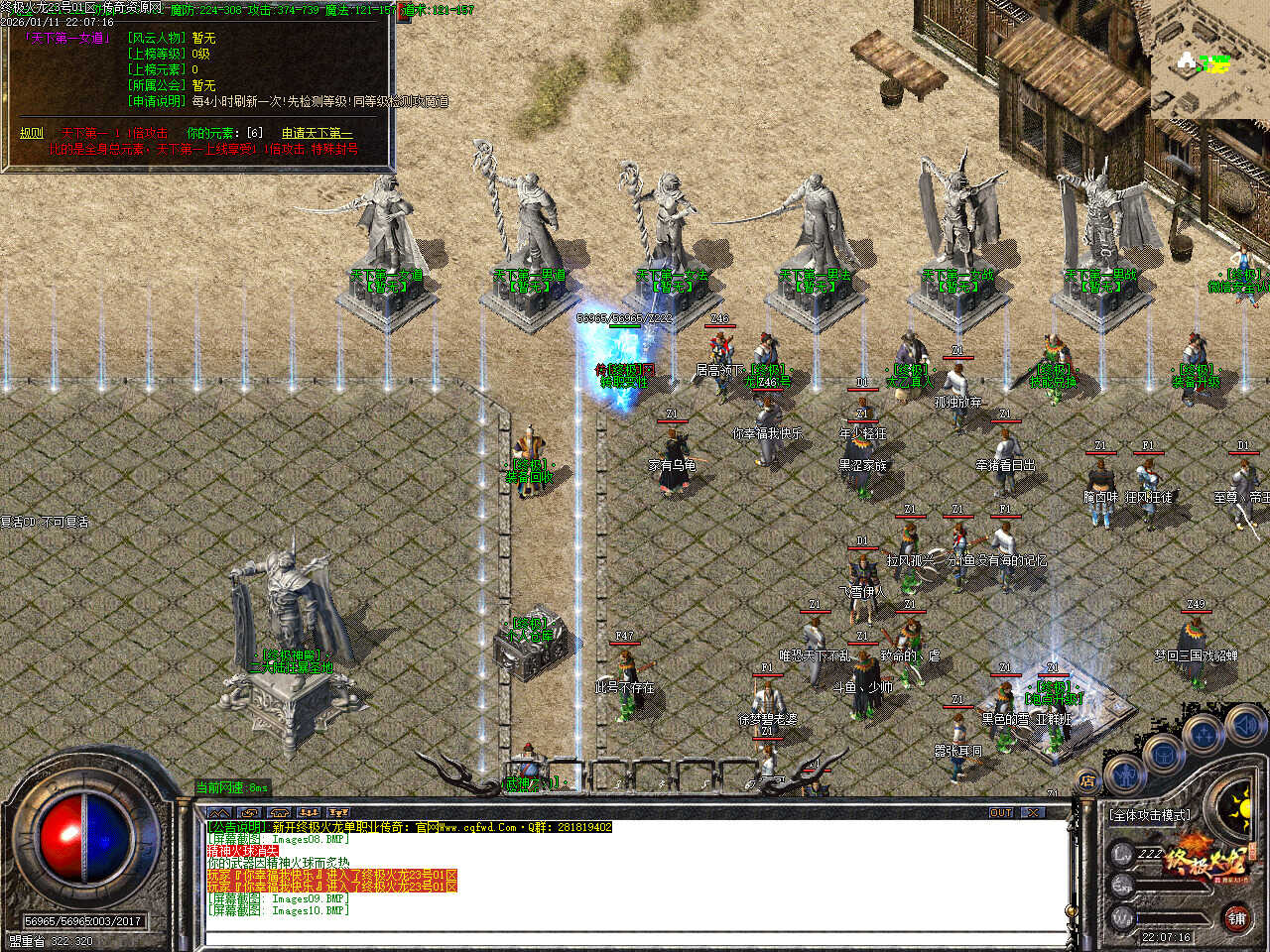The height and width of the screenshot is (952, 1270).
Task: Switch the 全体攻击模式 attack mode label
Action: (x=1149, y=815)
